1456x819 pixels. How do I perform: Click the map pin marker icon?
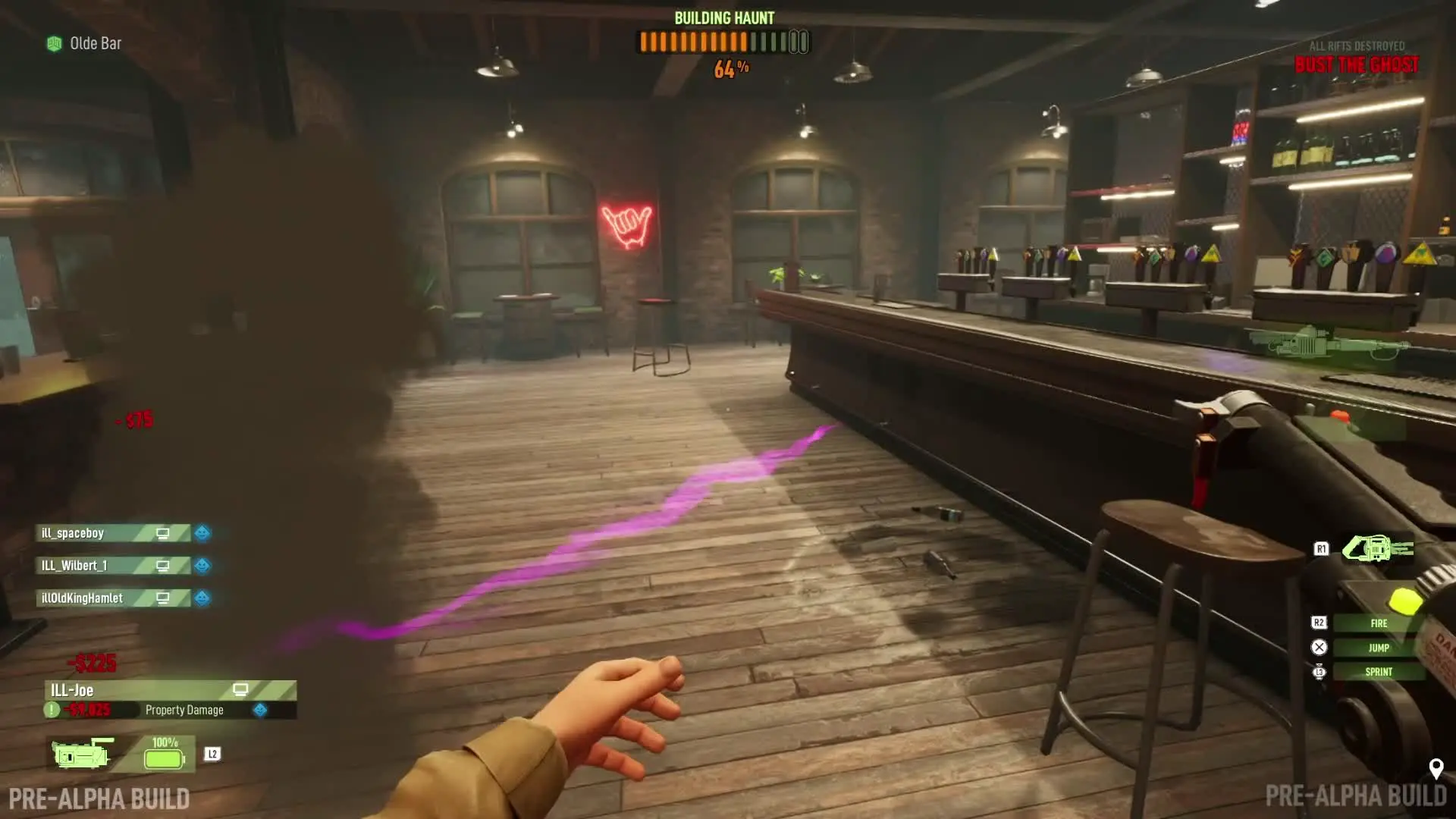click(x=1436, y=769)
